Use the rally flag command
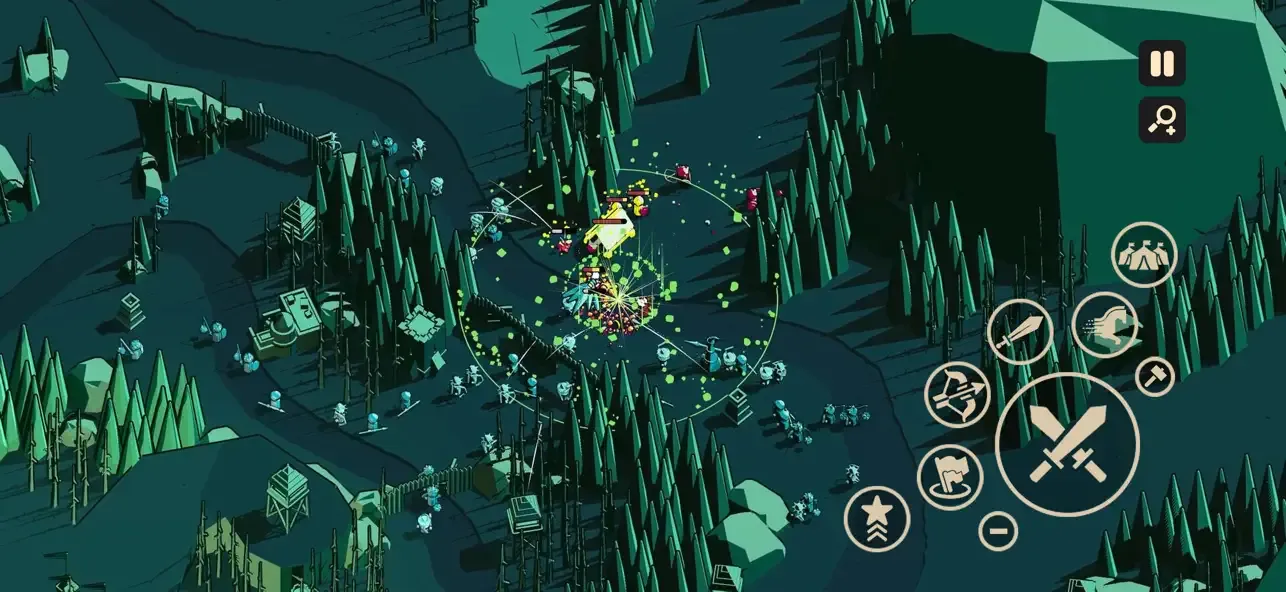This screenshot has height=592, width=1286. [x=949, y=477]
